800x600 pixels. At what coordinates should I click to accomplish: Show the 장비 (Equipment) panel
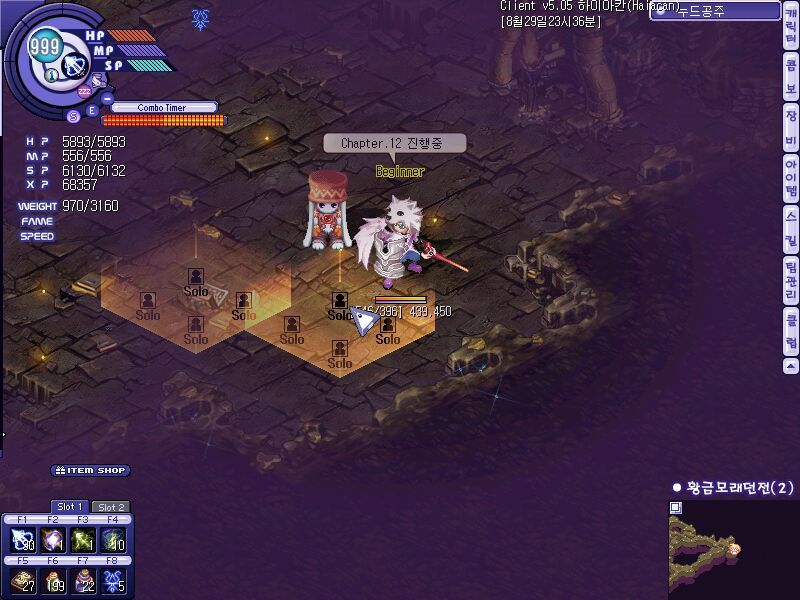click(x=791, y=125)
